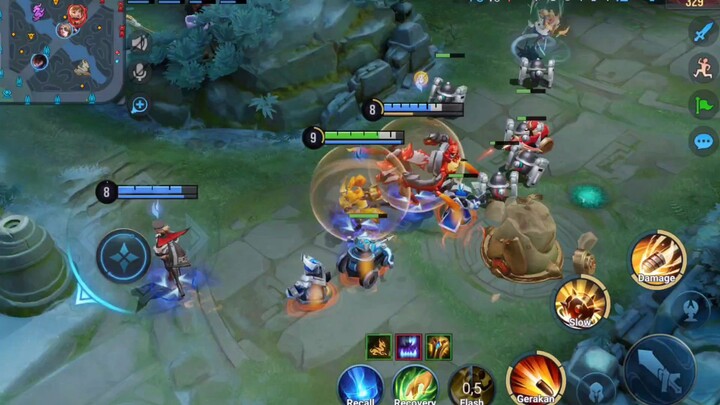Select the golden beast item icon

point(379,346)
